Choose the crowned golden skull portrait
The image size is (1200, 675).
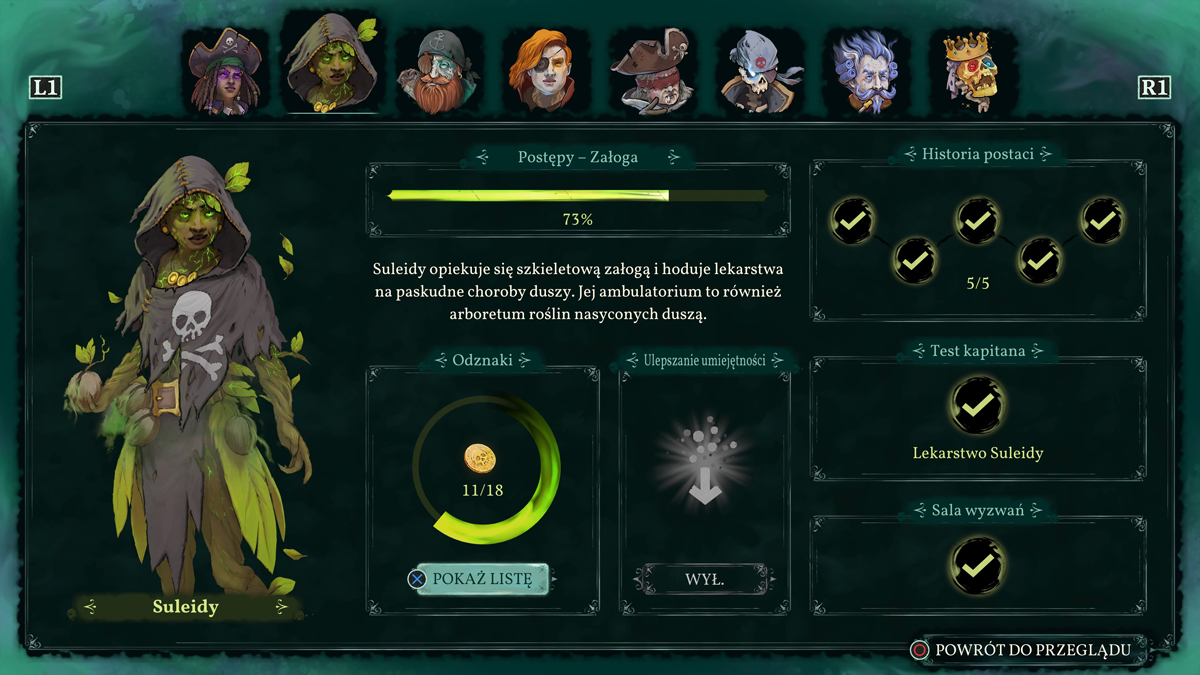pyautogui.click(x=974, y=70)
